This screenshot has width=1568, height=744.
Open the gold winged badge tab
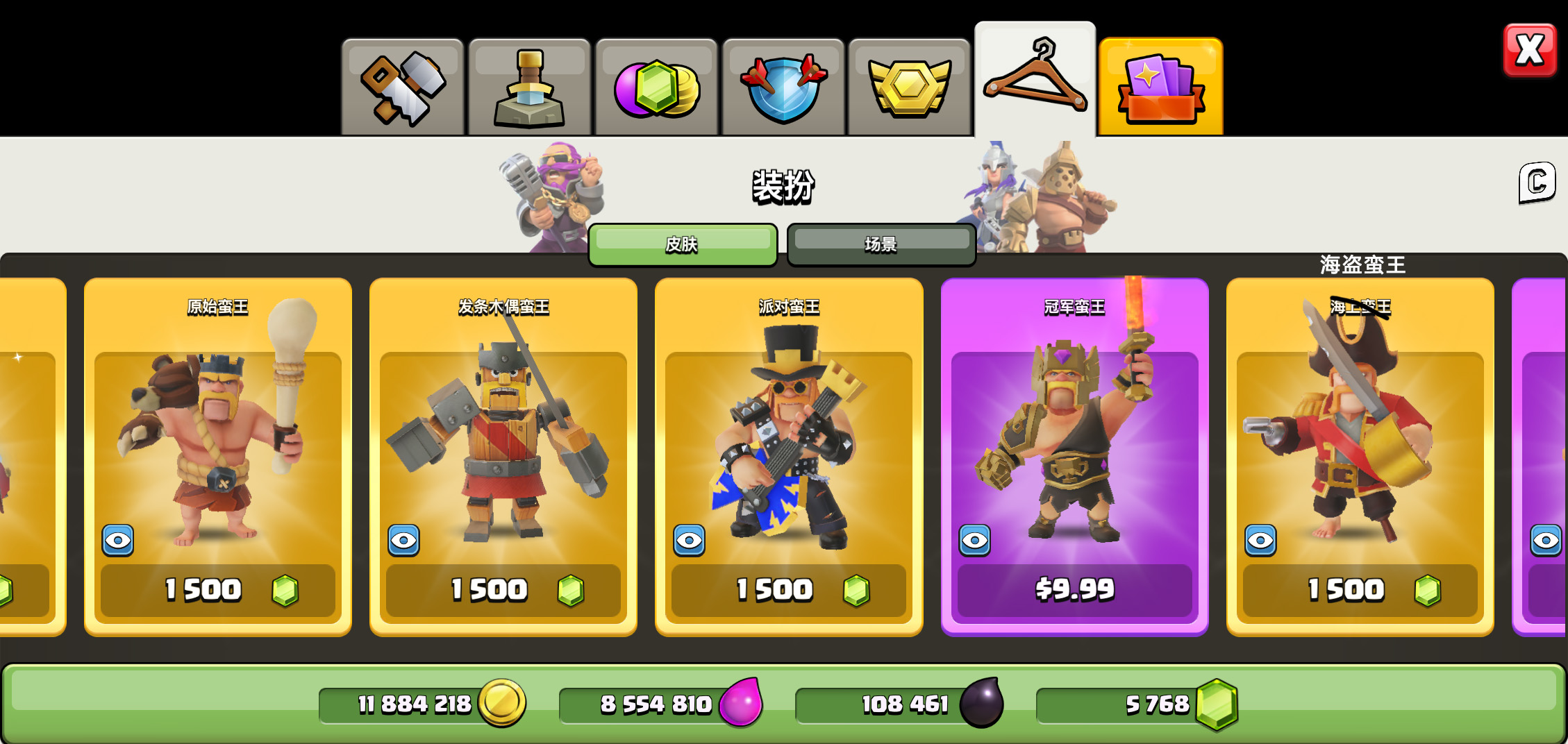(x=909, y=88)
